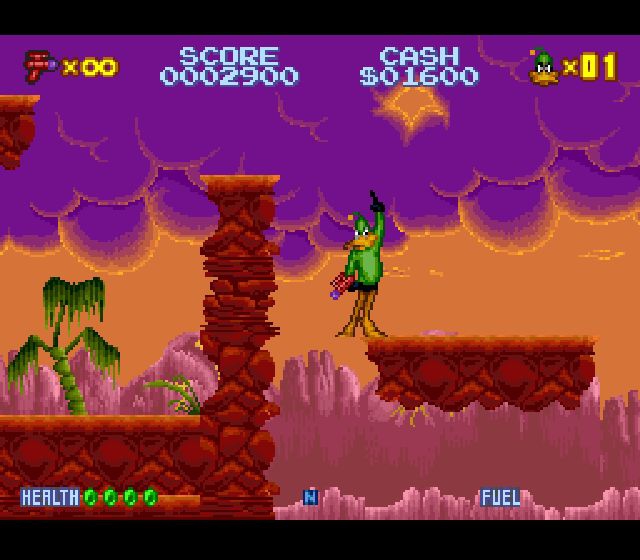640x560 pixels.
Task: Click the blue N weapon type indicator
Action: point(310,497)
